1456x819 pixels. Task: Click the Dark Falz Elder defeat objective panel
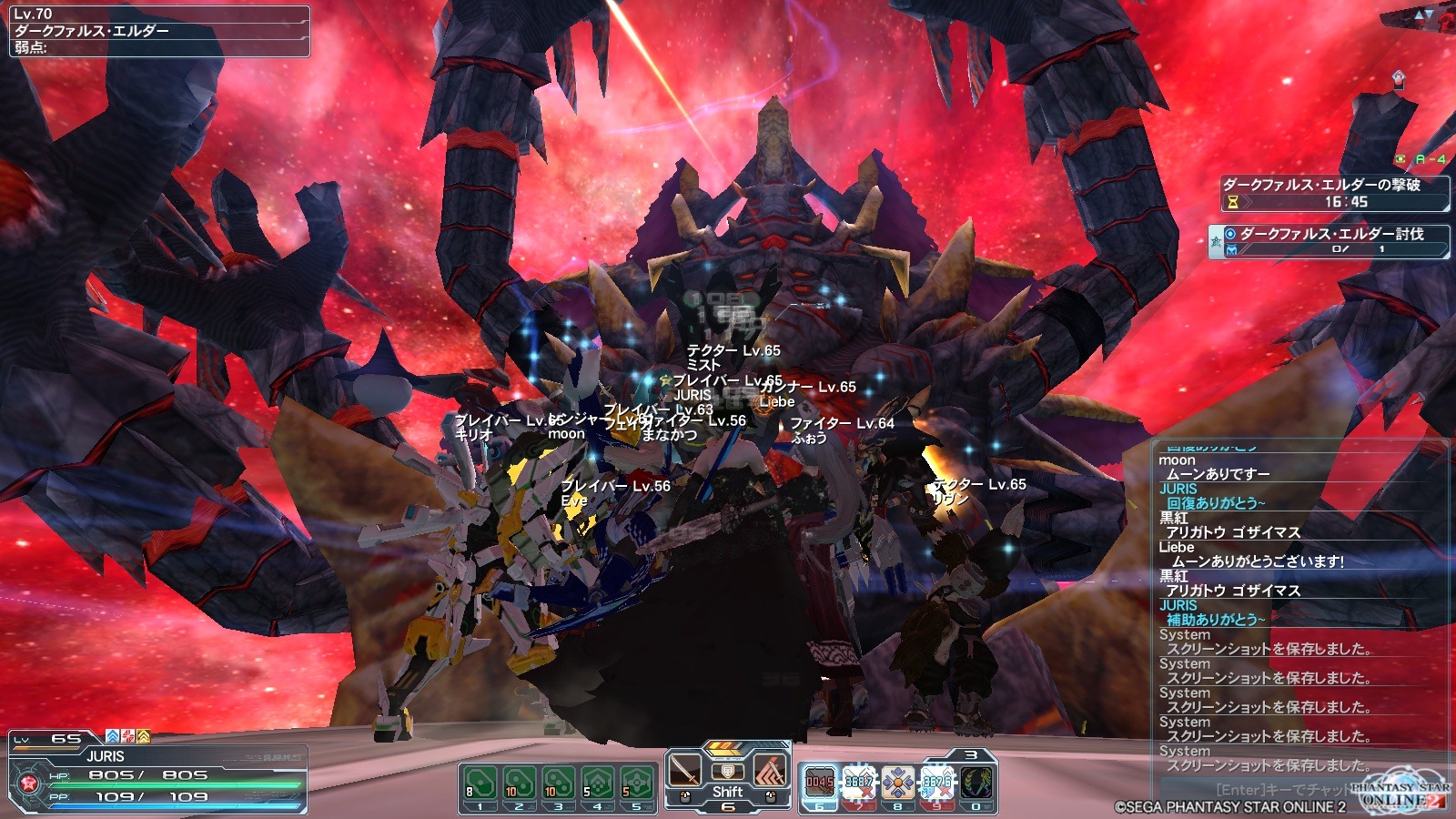click(1332, 193)
